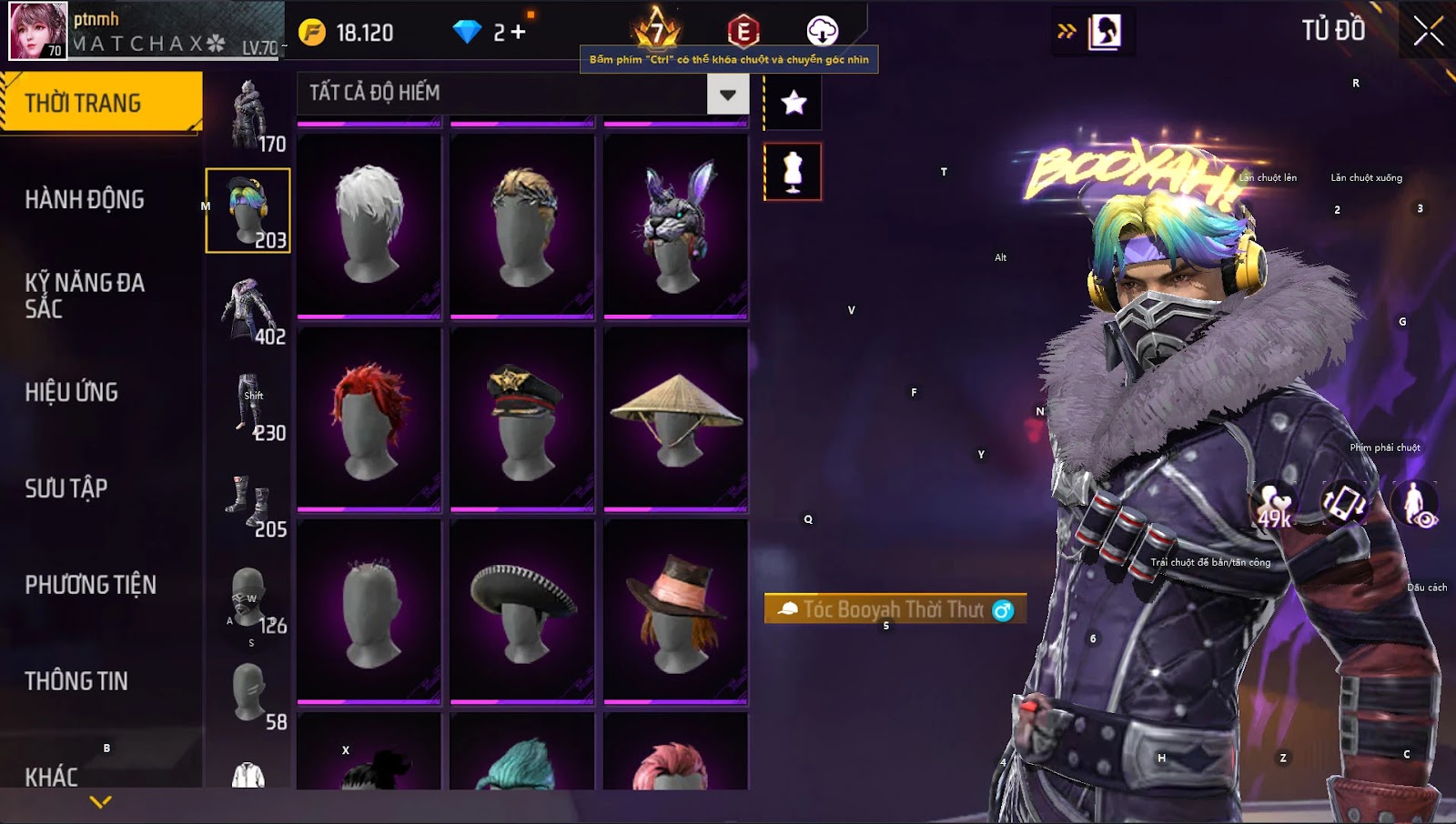Click the mannequin outfit preview button
The image size is (1456, 824).
point(793,172)
